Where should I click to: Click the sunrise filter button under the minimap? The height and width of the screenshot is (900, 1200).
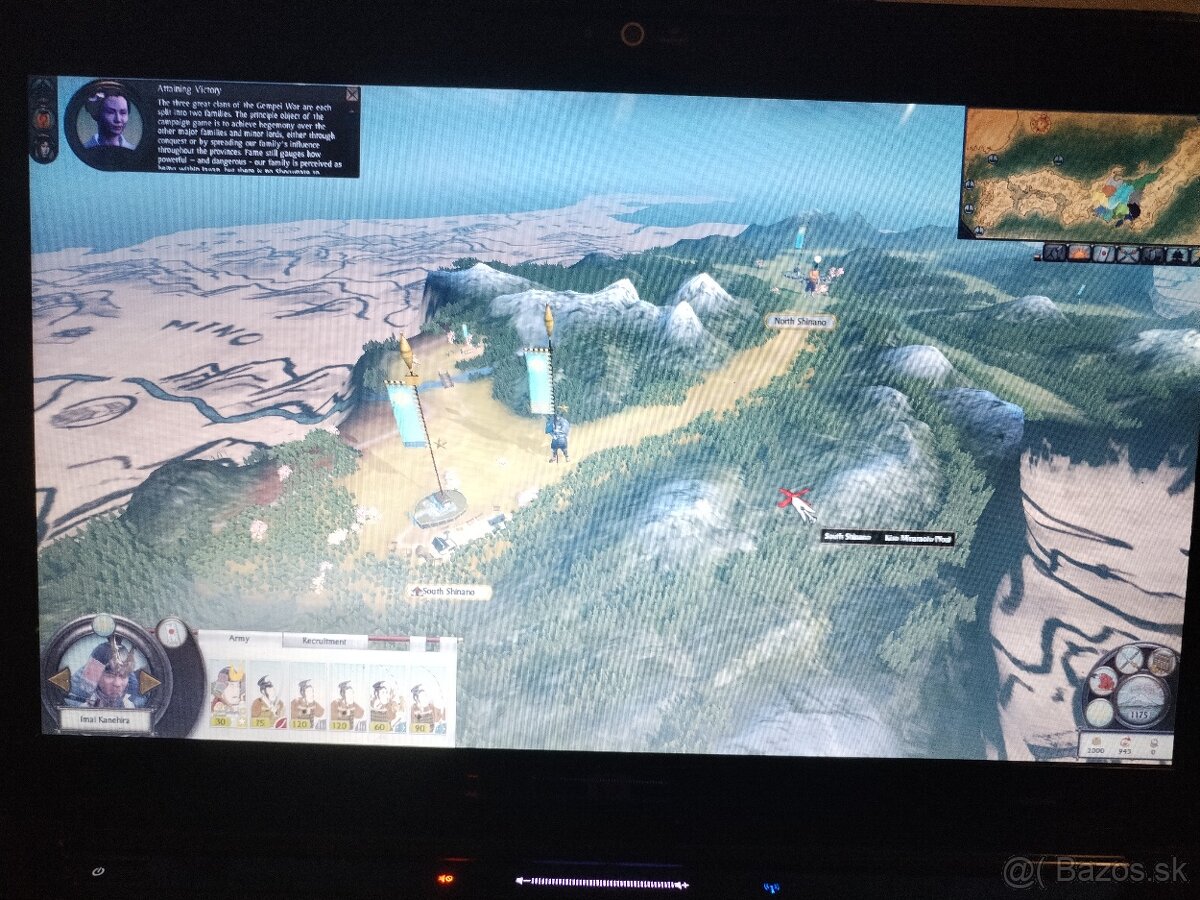[x=1078, y=253]
